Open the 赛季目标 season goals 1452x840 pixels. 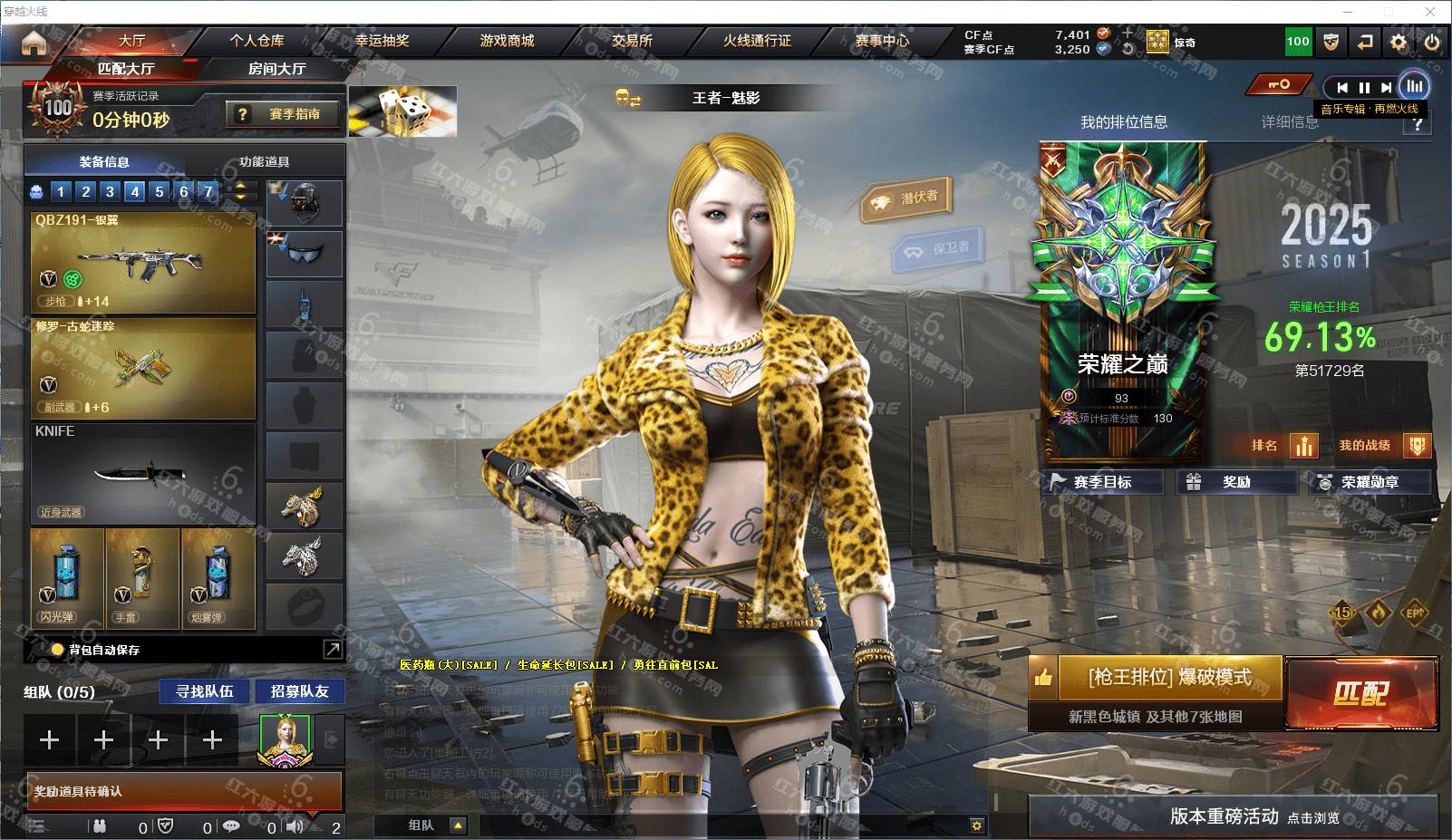(1102, 482)
